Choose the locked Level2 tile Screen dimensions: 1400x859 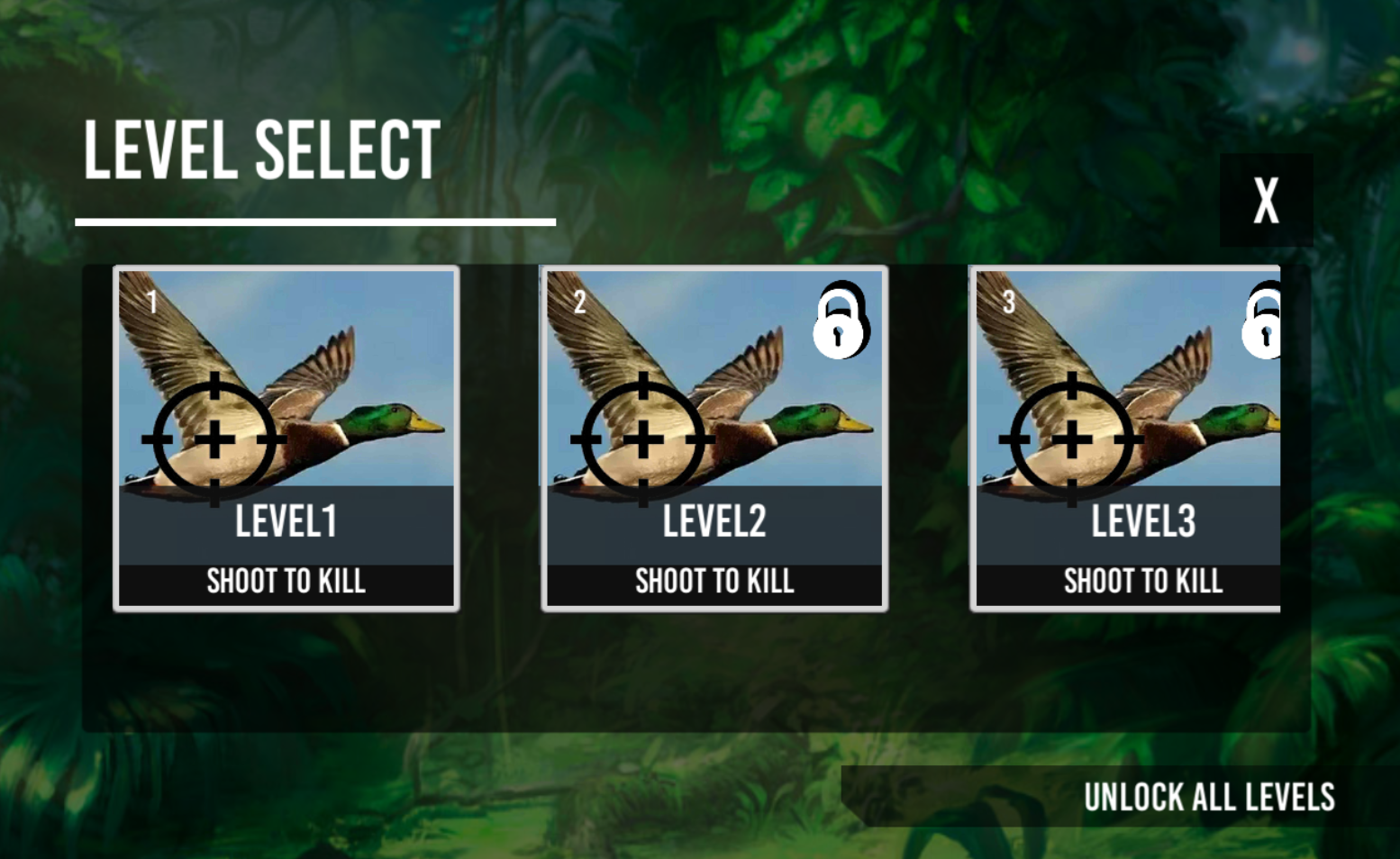point(714,439)
